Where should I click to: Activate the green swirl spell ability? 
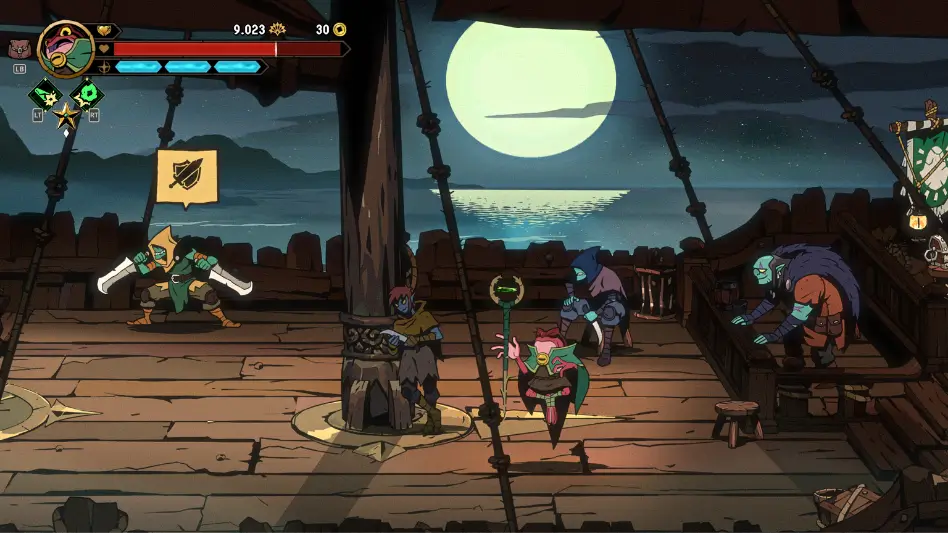(88, 95)
